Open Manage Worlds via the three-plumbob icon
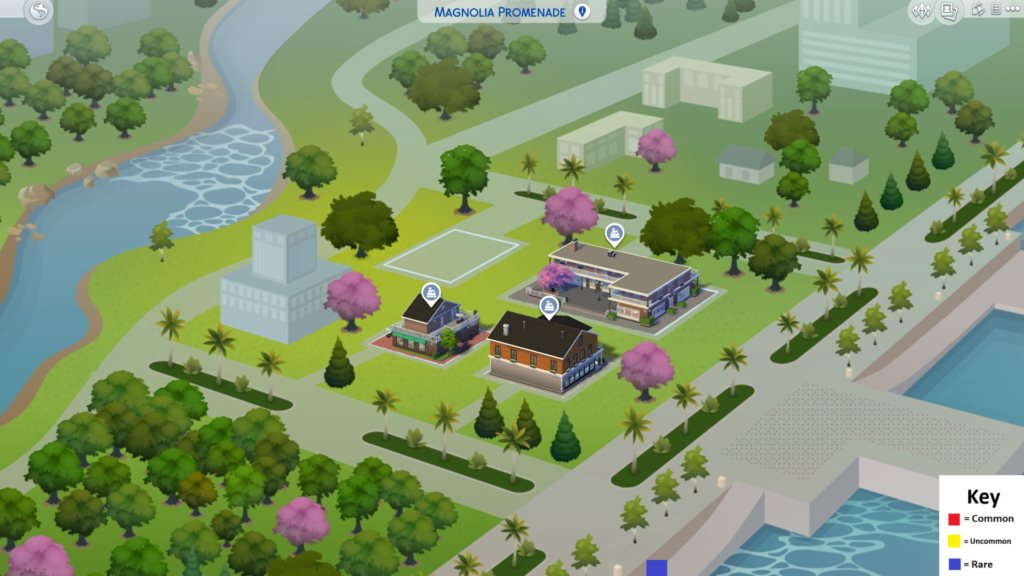This screenshot has width=1024, height=576. point(921,12)
